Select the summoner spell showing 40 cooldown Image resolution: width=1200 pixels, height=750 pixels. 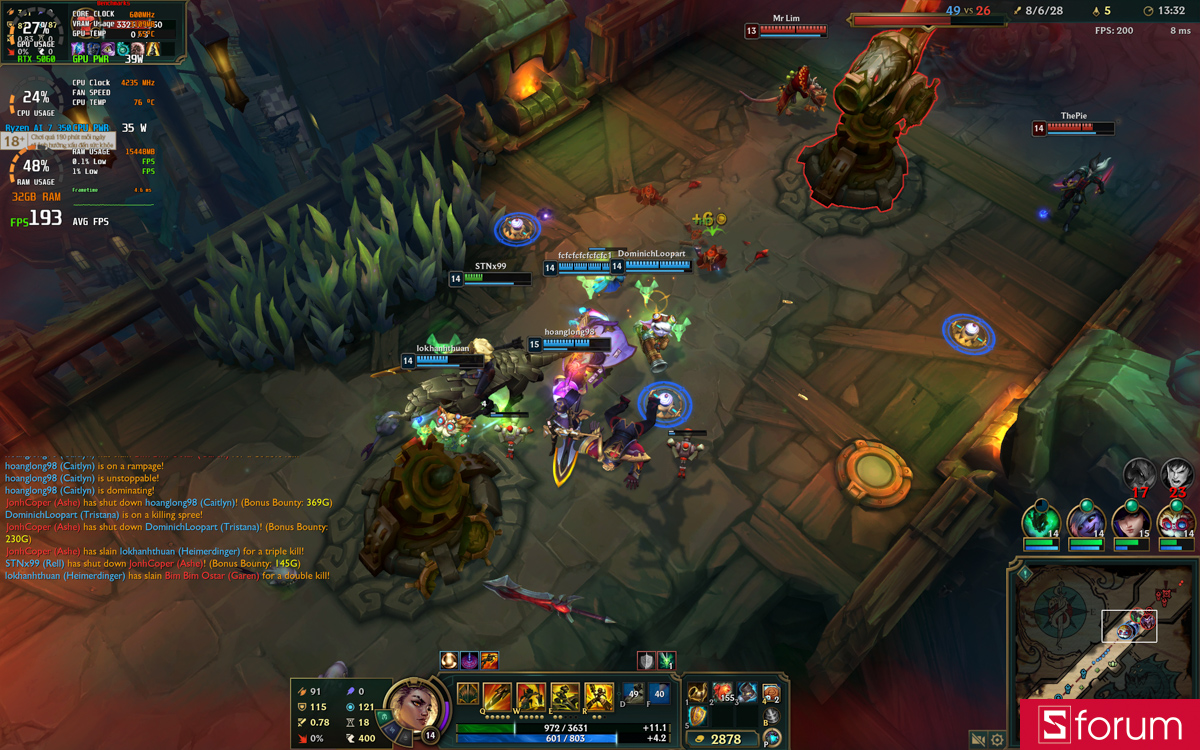click(x=659, y=694)
